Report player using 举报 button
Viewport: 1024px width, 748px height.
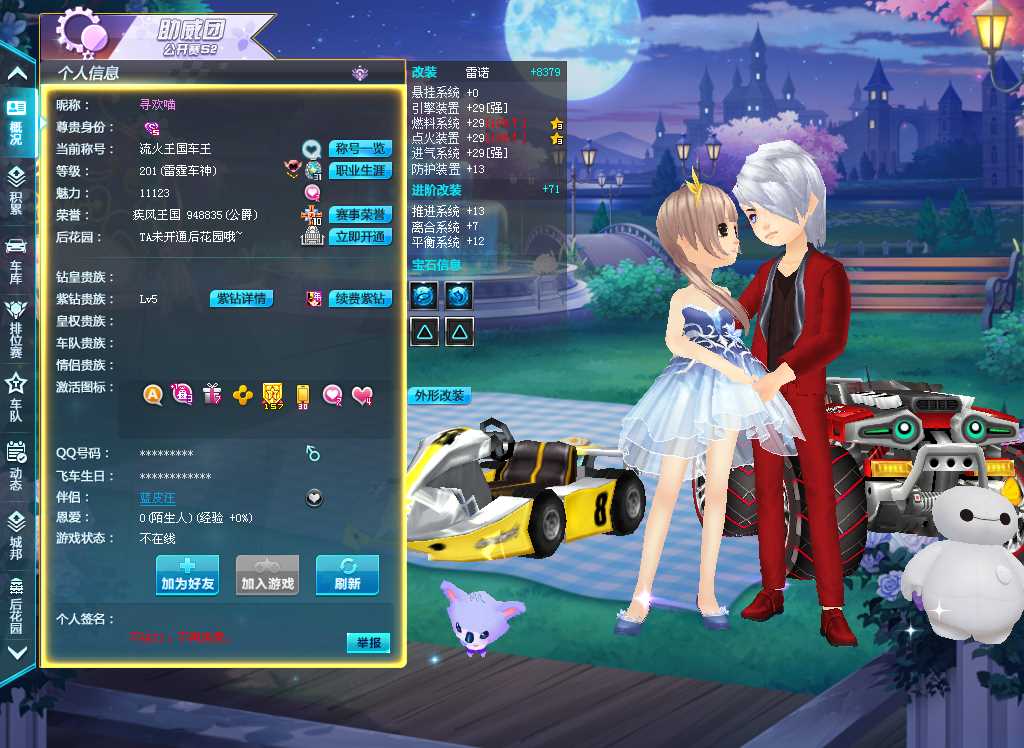[x=367, y=643]
